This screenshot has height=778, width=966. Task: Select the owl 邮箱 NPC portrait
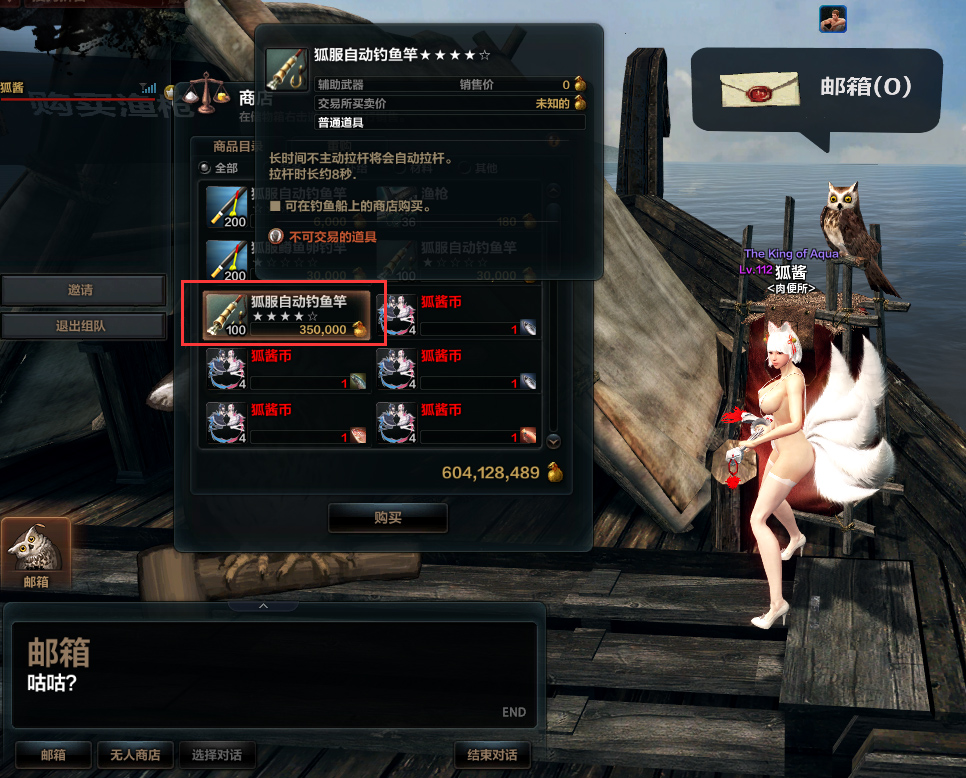point(36,551)
